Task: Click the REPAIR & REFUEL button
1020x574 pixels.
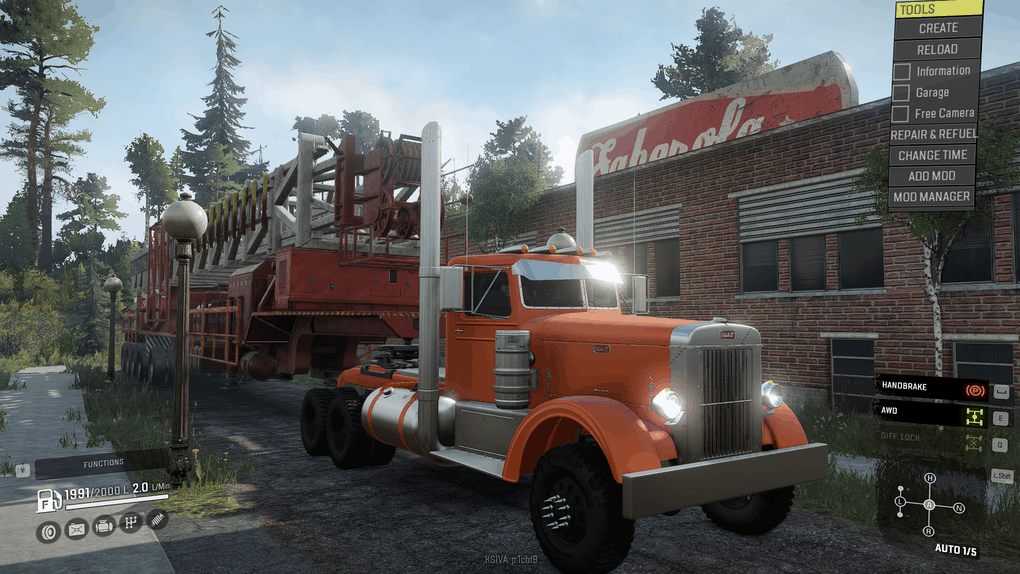Action: [x=932, y=134]
